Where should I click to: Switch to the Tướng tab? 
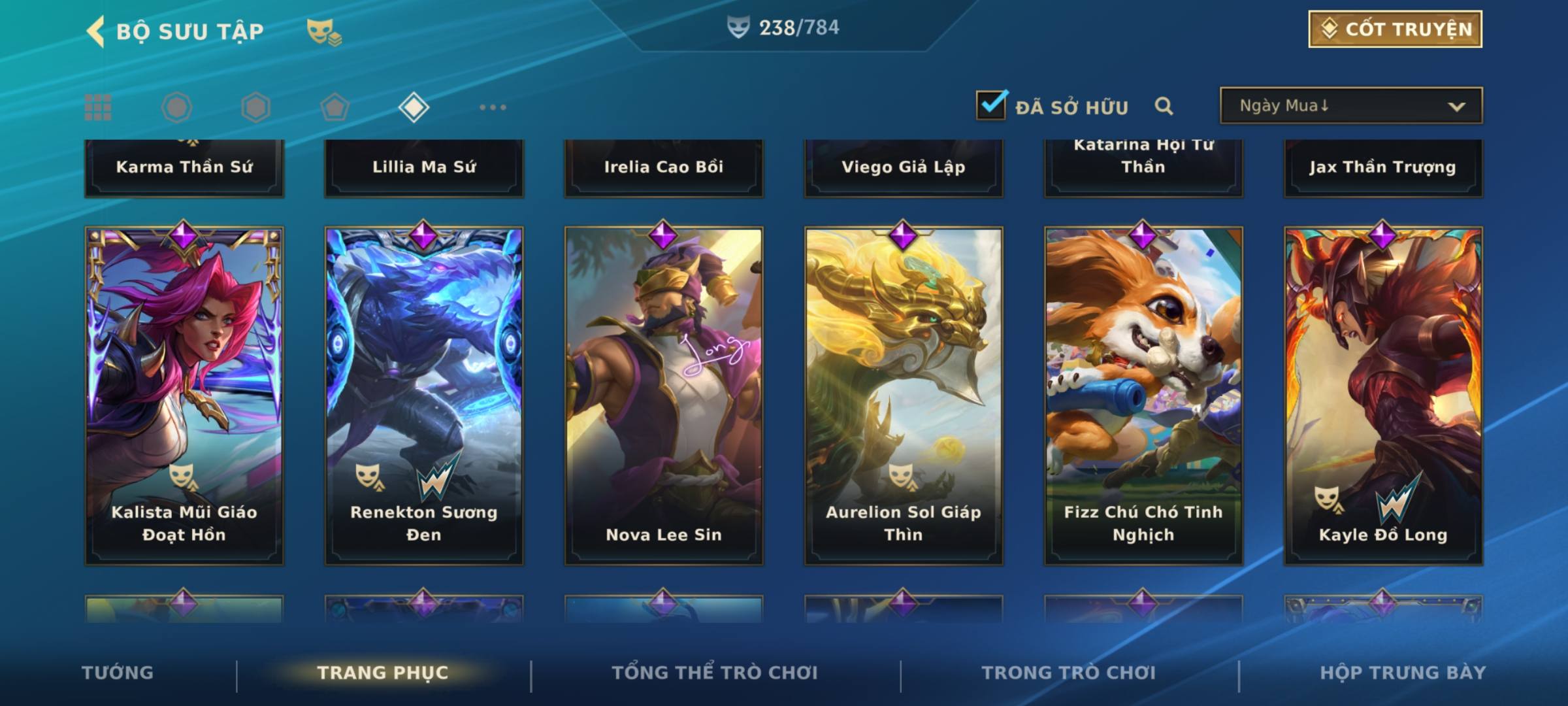pos(118,673)
